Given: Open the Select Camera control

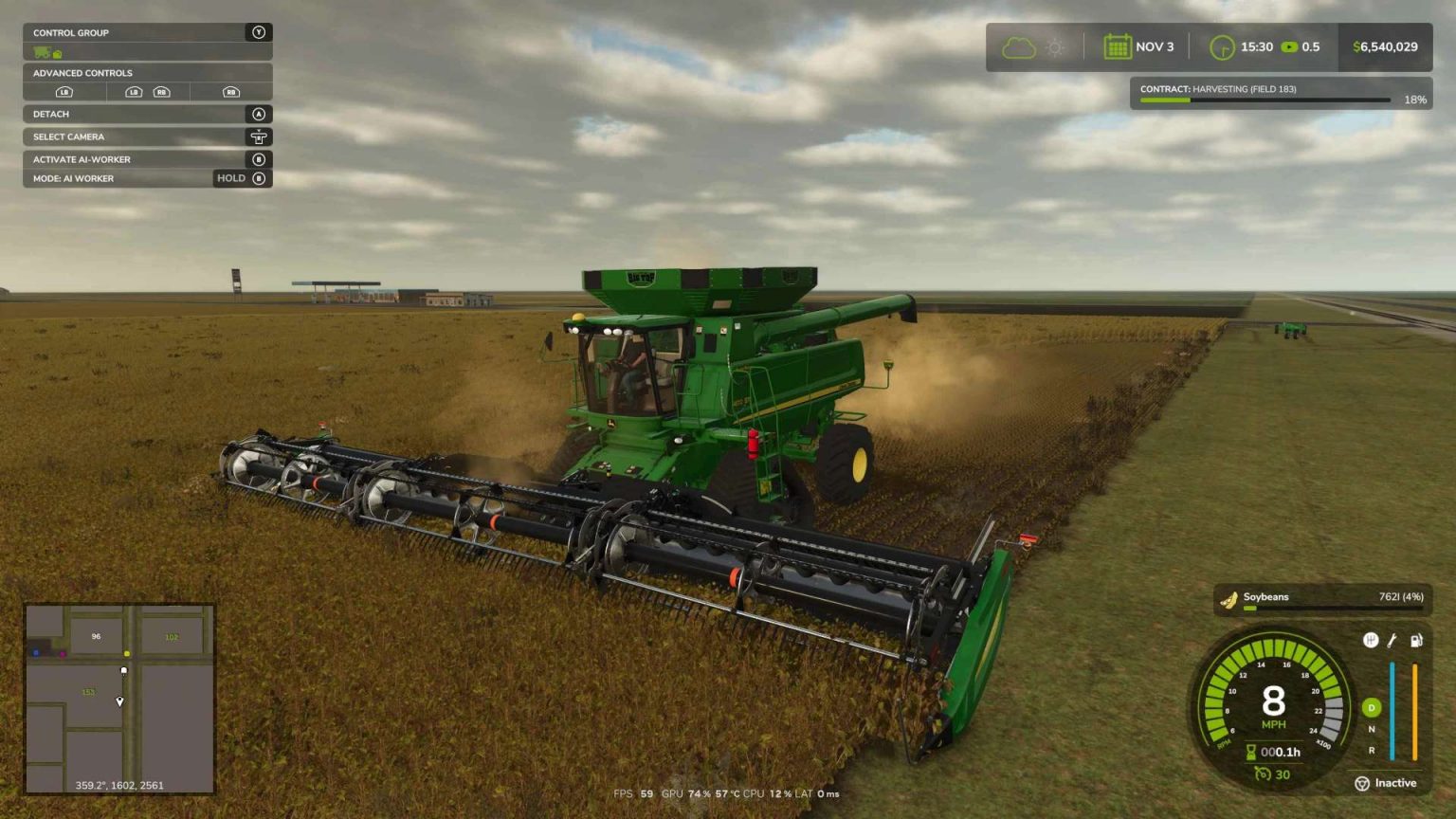Looking at the screenshot, I should [147, 136].
